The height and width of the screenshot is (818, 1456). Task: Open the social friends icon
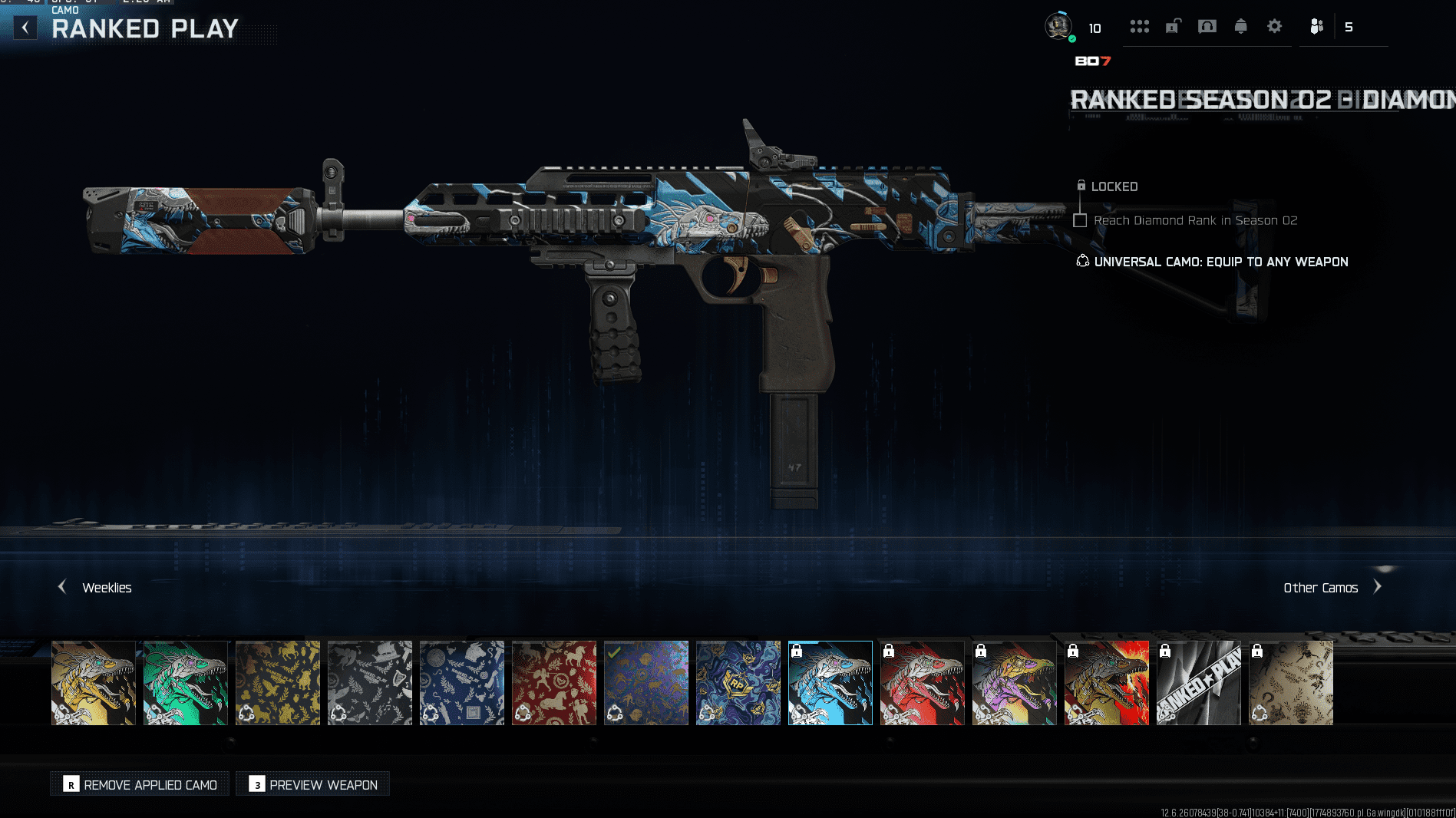click(x=1316, y=27)
